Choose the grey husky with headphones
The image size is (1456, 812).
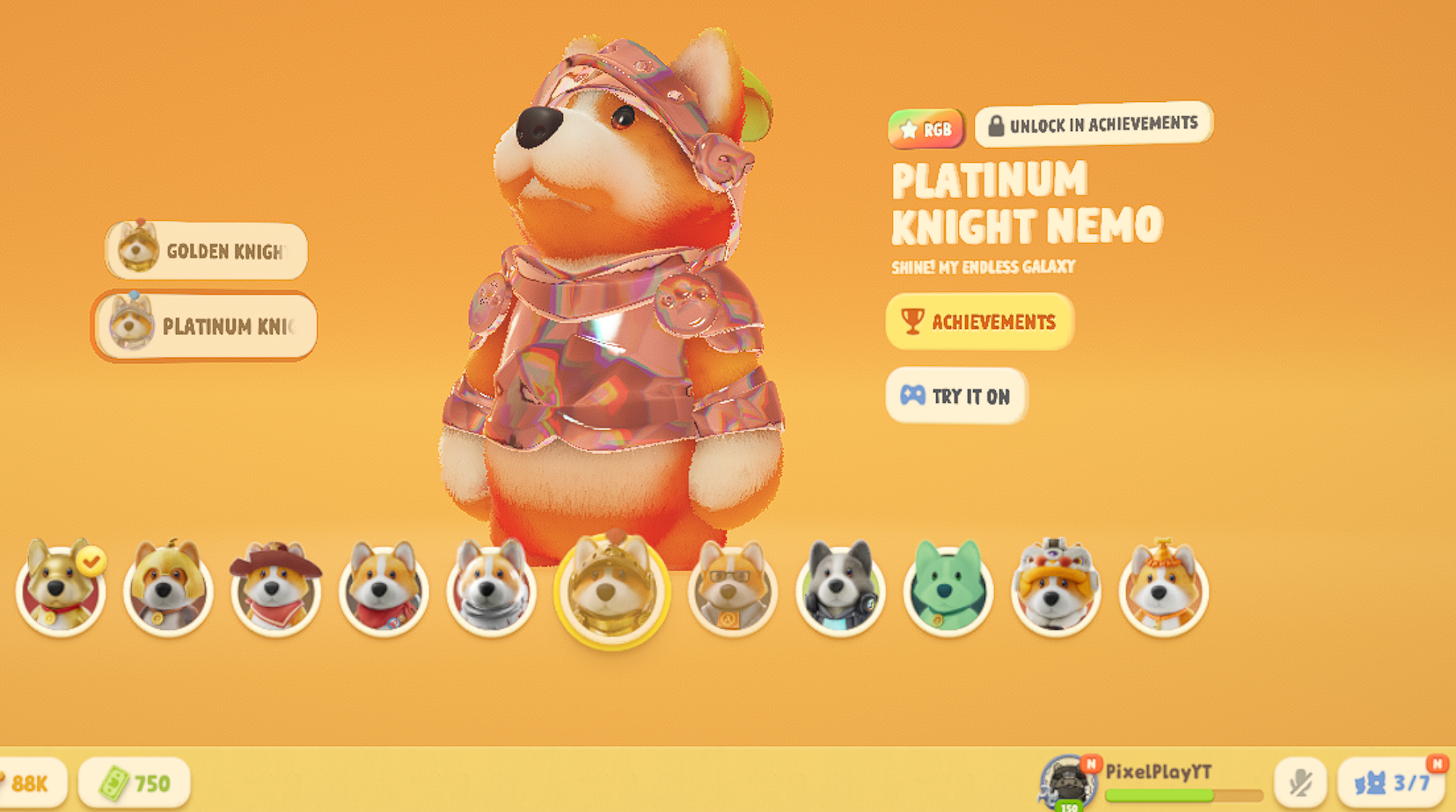(x=839, y=589)
